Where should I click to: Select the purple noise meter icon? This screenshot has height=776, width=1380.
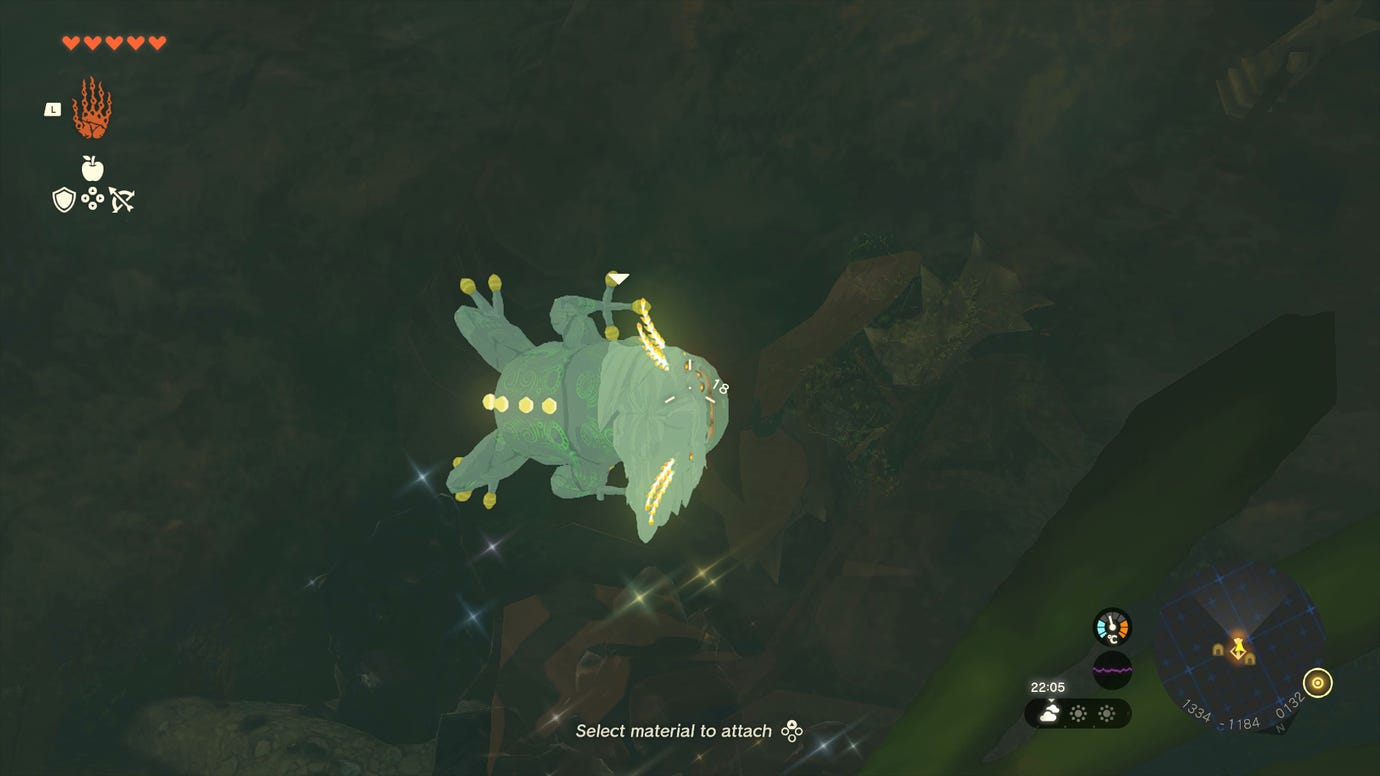[x=1113, y=668]
